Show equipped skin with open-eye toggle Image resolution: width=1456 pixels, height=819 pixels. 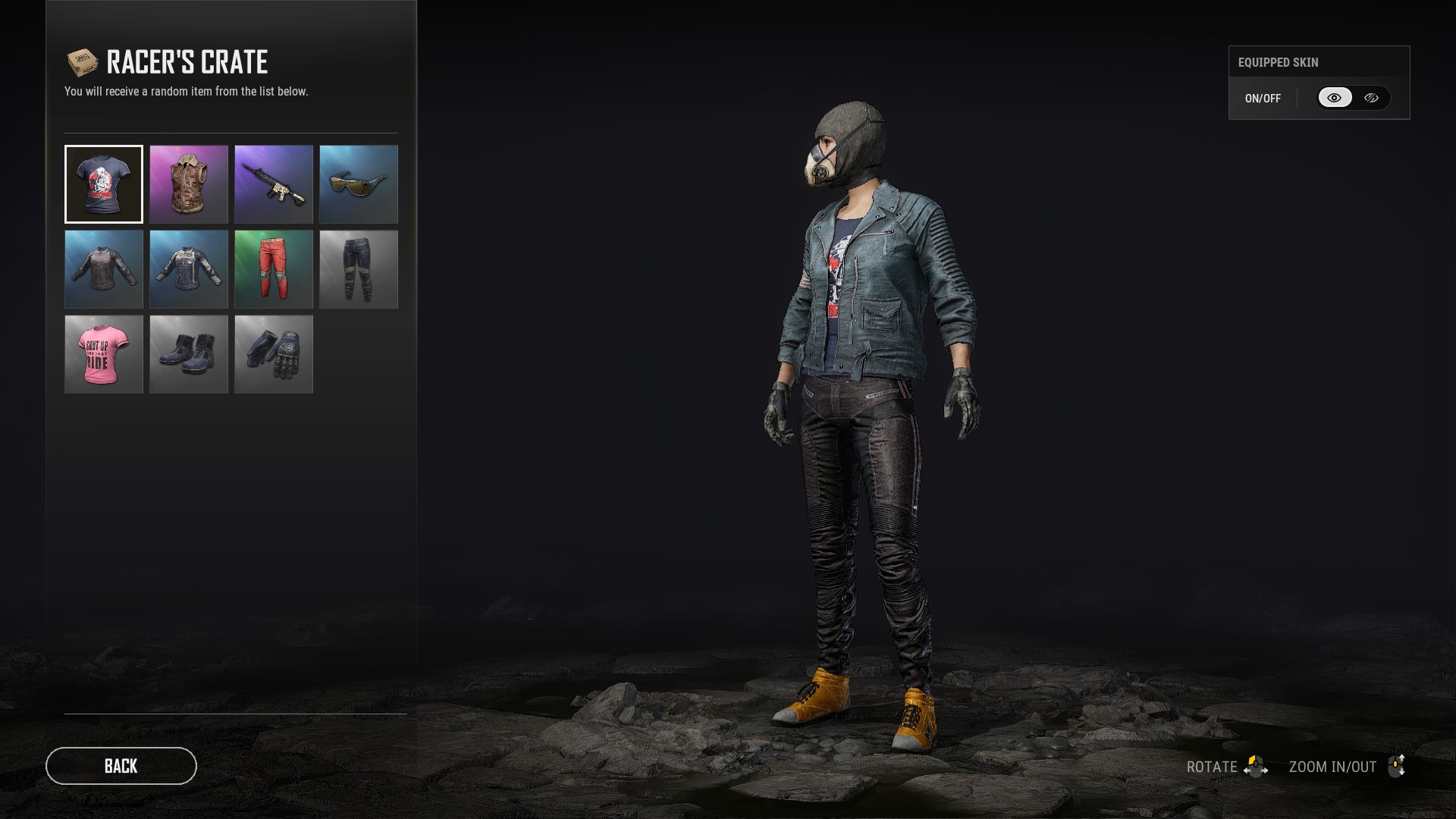[1335, 98]
